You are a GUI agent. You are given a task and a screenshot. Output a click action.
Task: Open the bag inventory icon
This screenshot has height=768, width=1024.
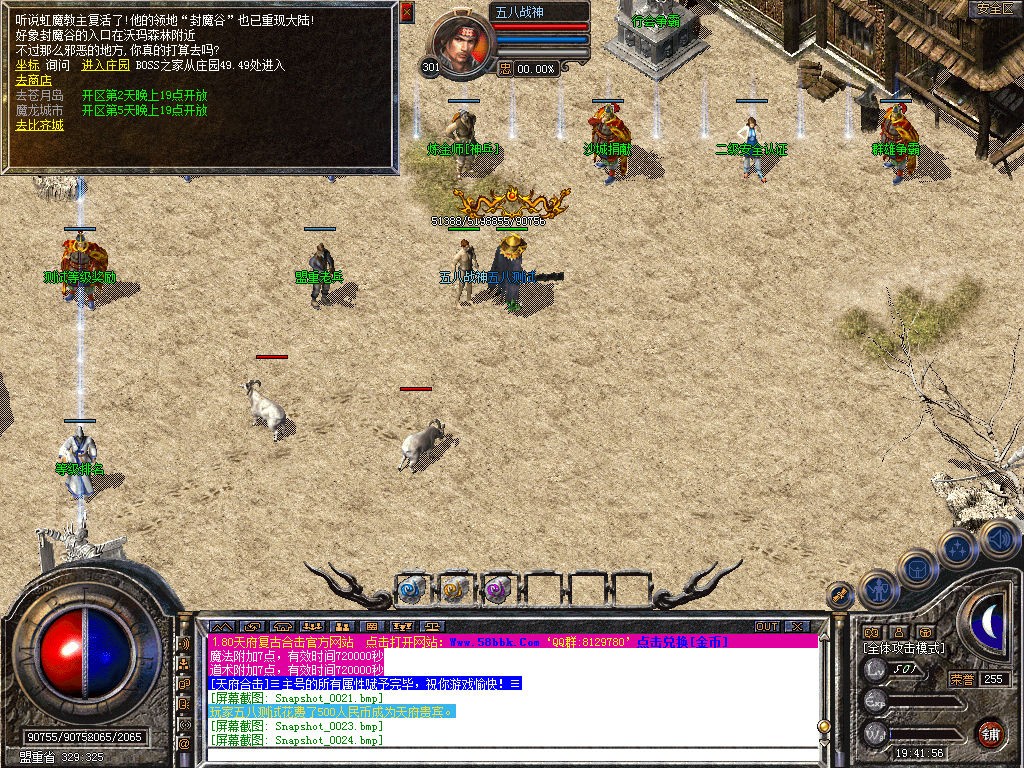pos(916,569)
